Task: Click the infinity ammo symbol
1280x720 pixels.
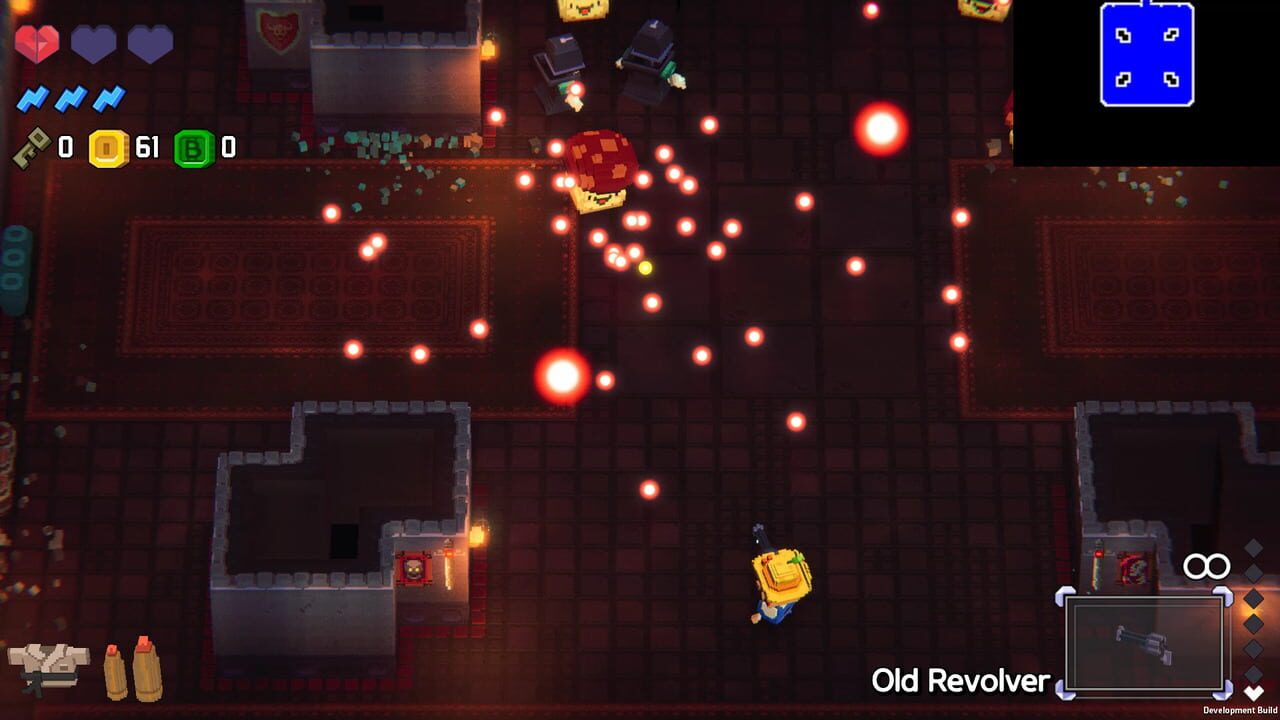Action: click(x=1205, y=565)
